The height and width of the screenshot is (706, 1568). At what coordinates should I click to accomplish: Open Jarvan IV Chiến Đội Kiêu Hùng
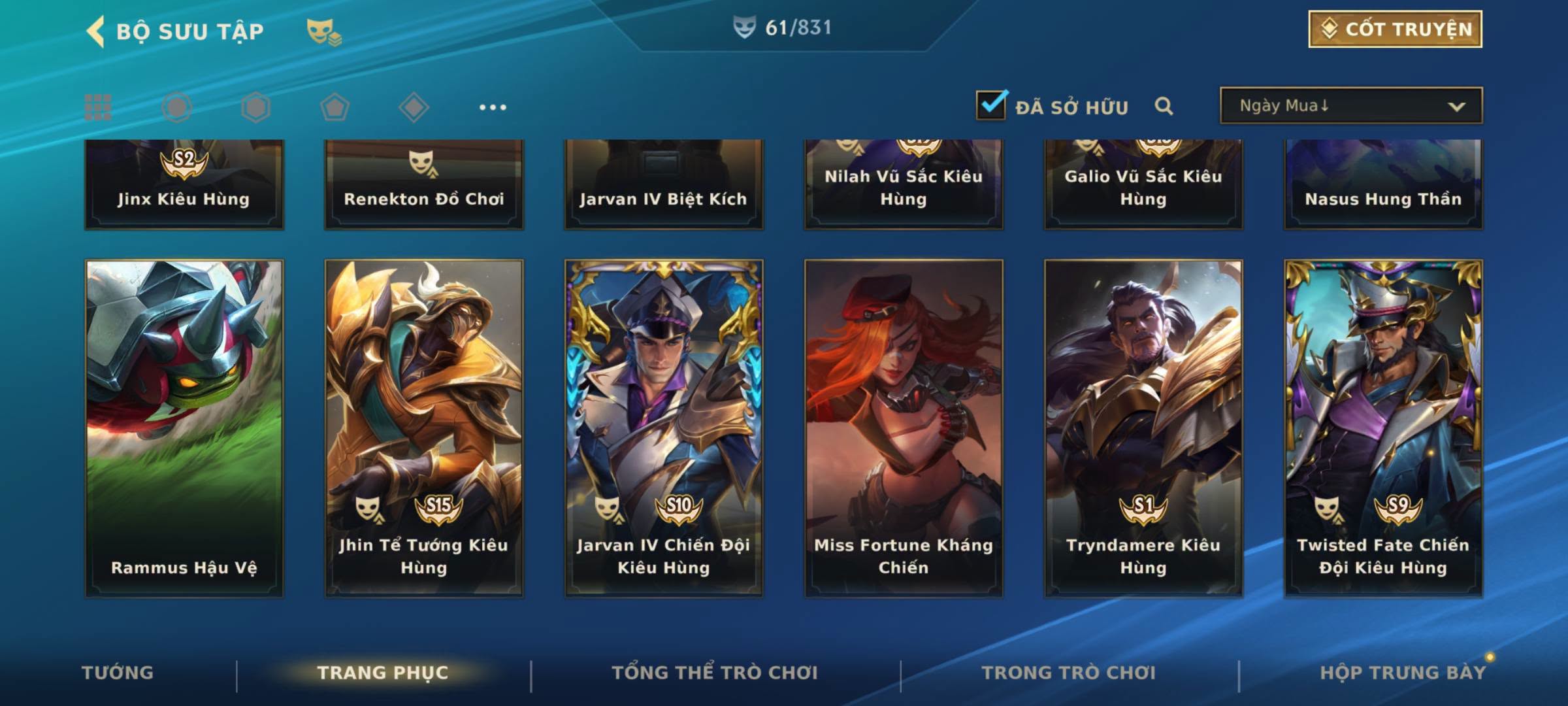(664, 428)
